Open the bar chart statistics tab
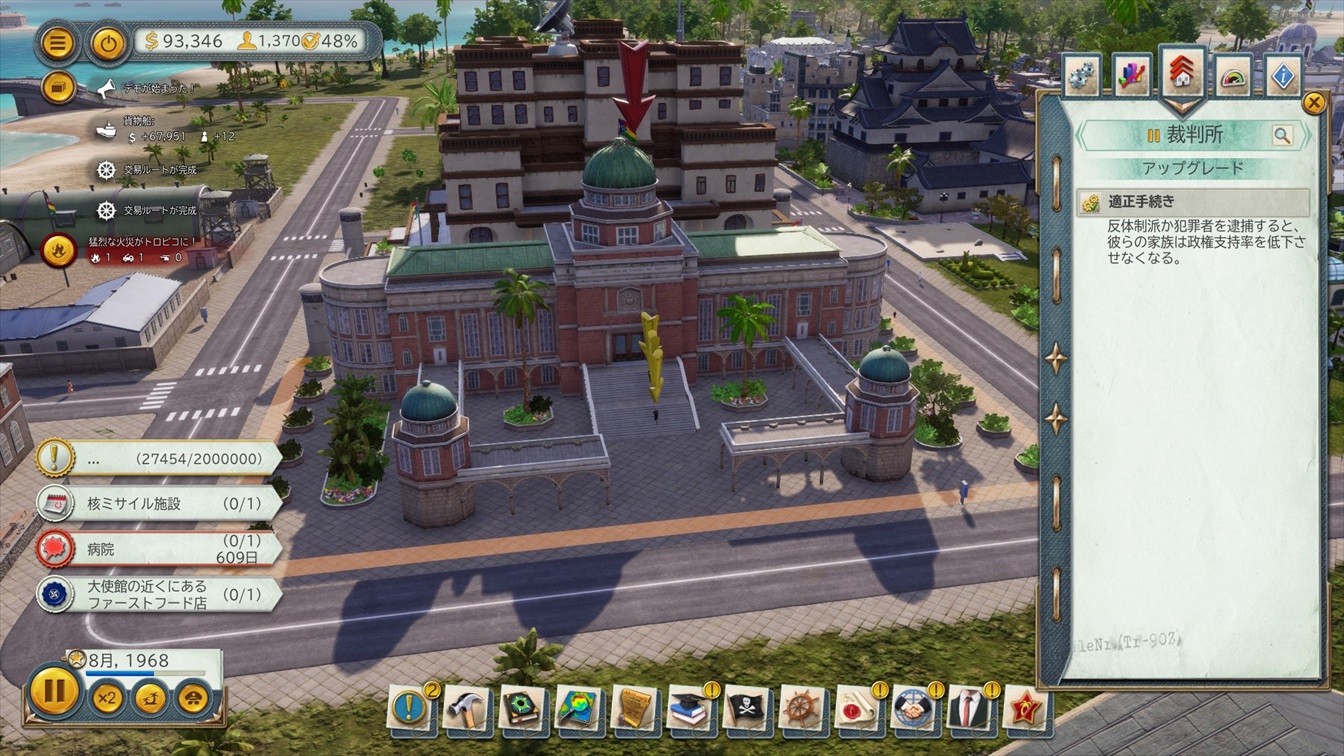The image size is (1344, 756). (x=1132, y=77)
